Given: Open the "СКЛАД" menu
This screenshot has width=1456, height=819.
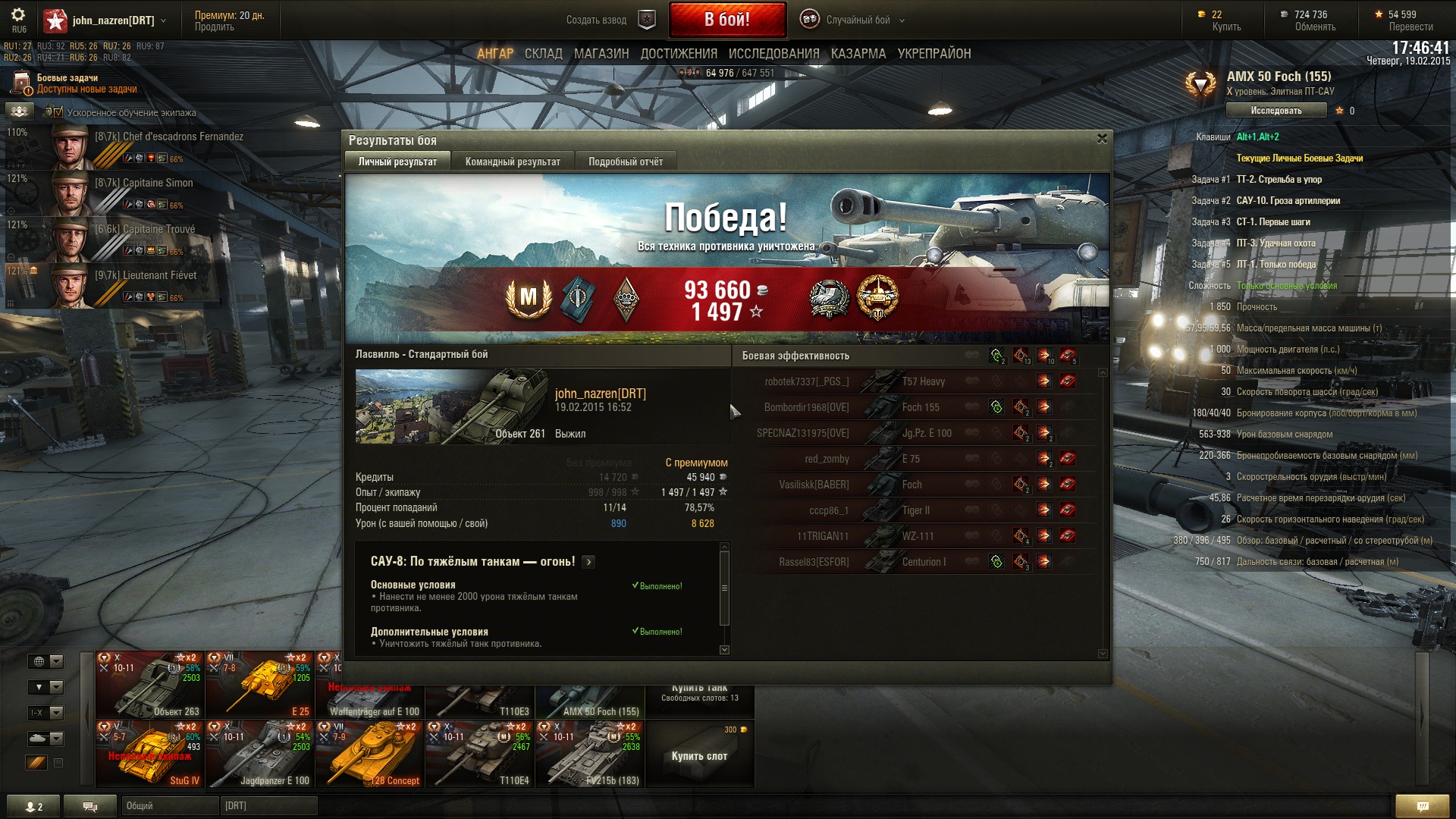Looking at the screenshot, I should 543,54.
